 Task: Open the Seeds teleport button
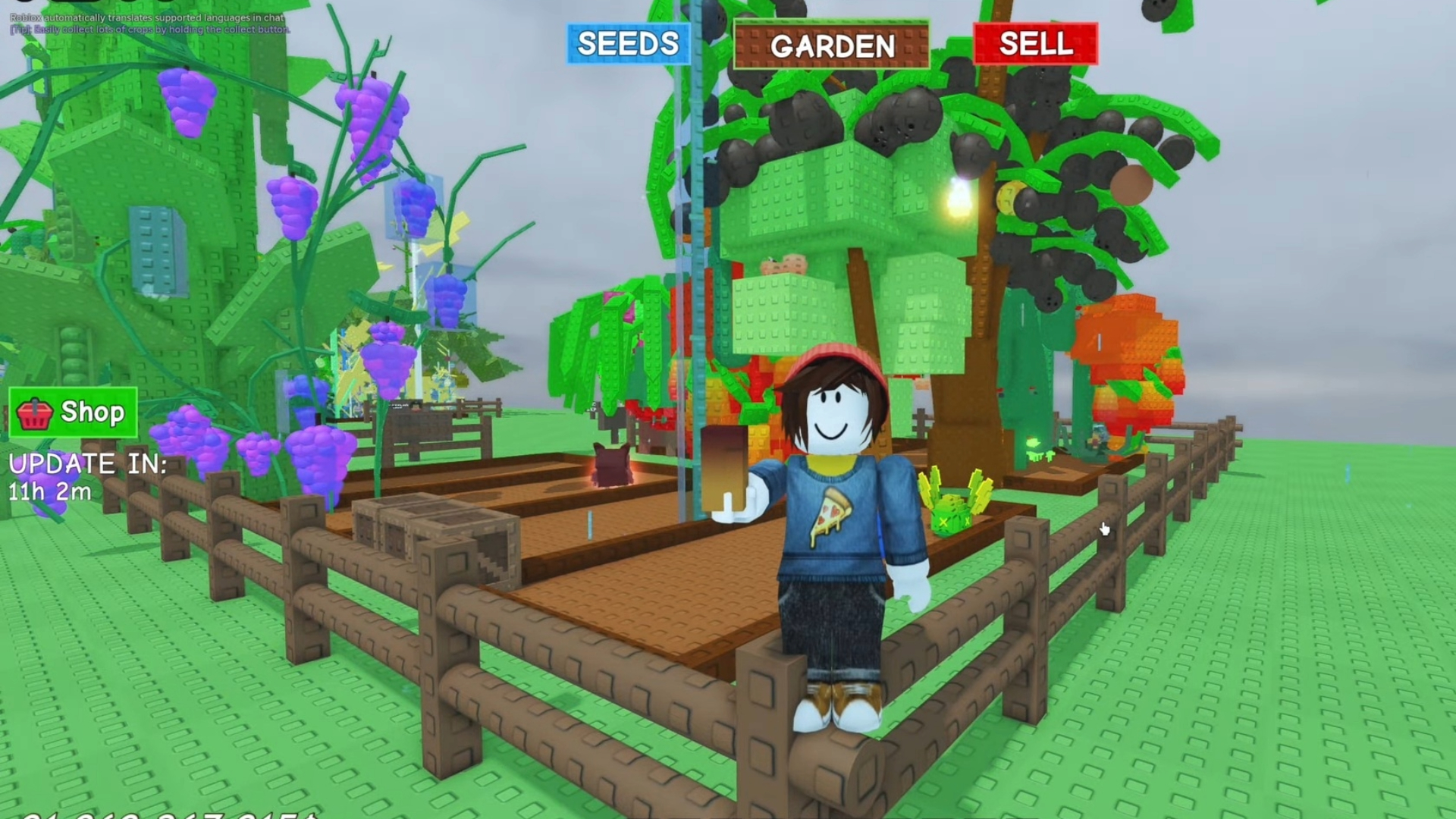[628, 44]
